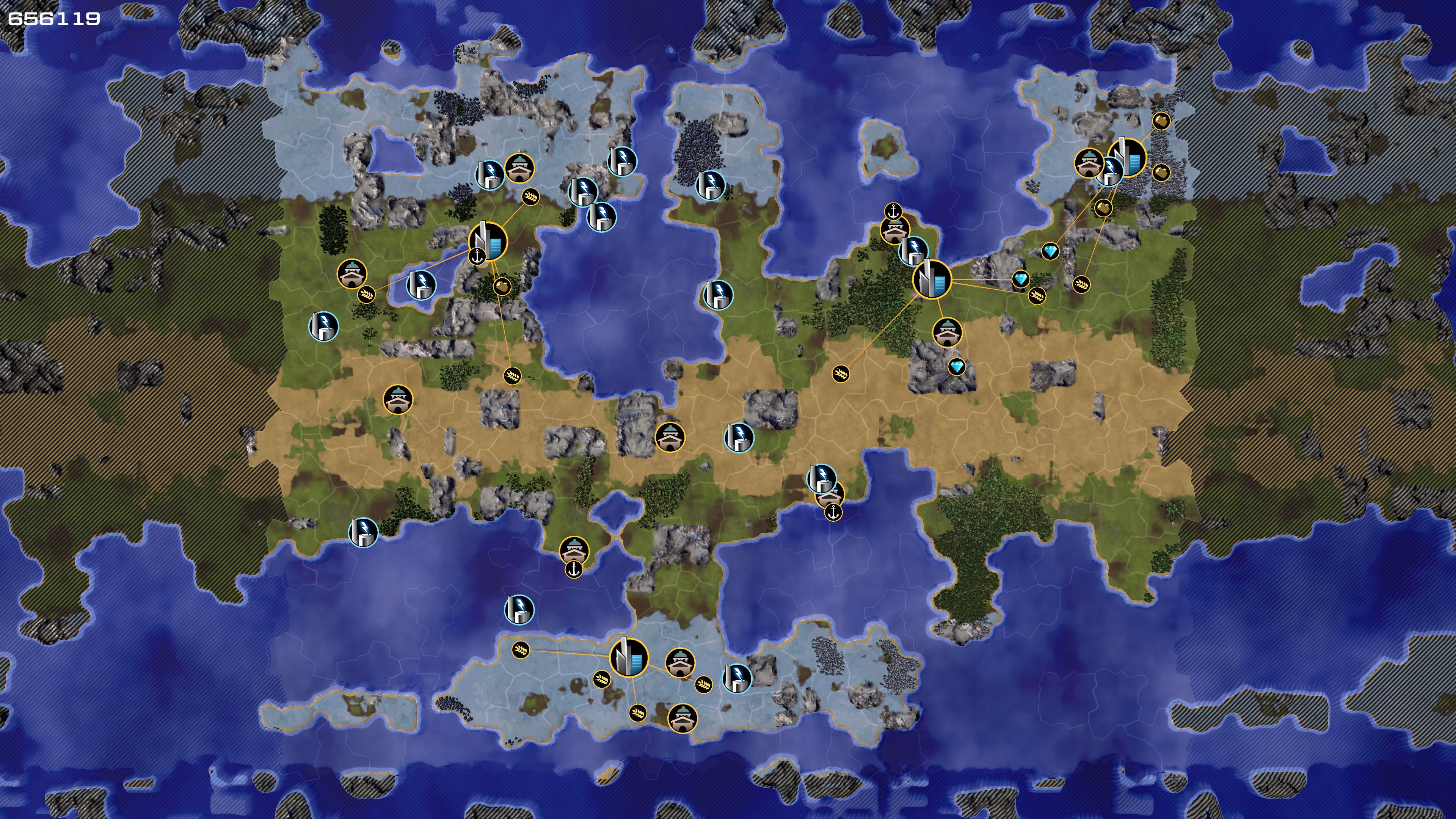Select the anchor marker below the southern peninsula fort
The height and width of the screenshot is (819, 1456).
[x=573, y=570]
